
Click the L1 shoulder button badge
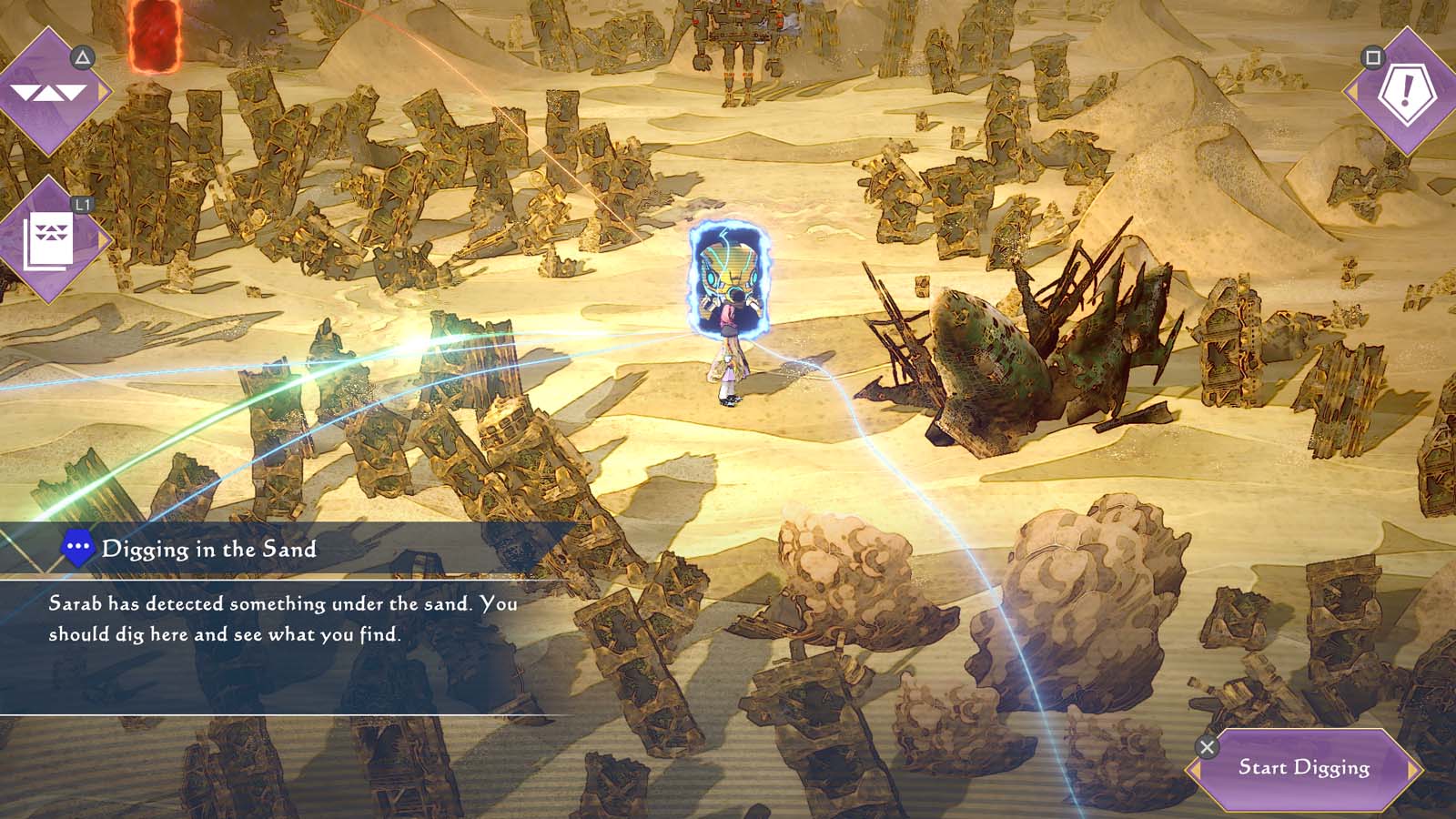point(81,203)
